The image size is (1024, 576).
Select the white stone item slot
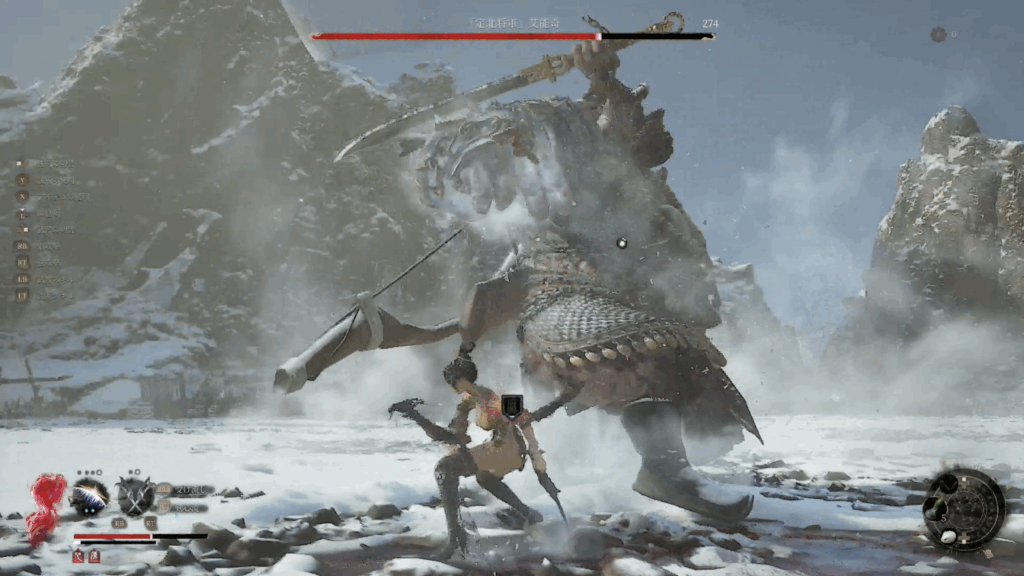pyautogui.click(x=948, y=535)
